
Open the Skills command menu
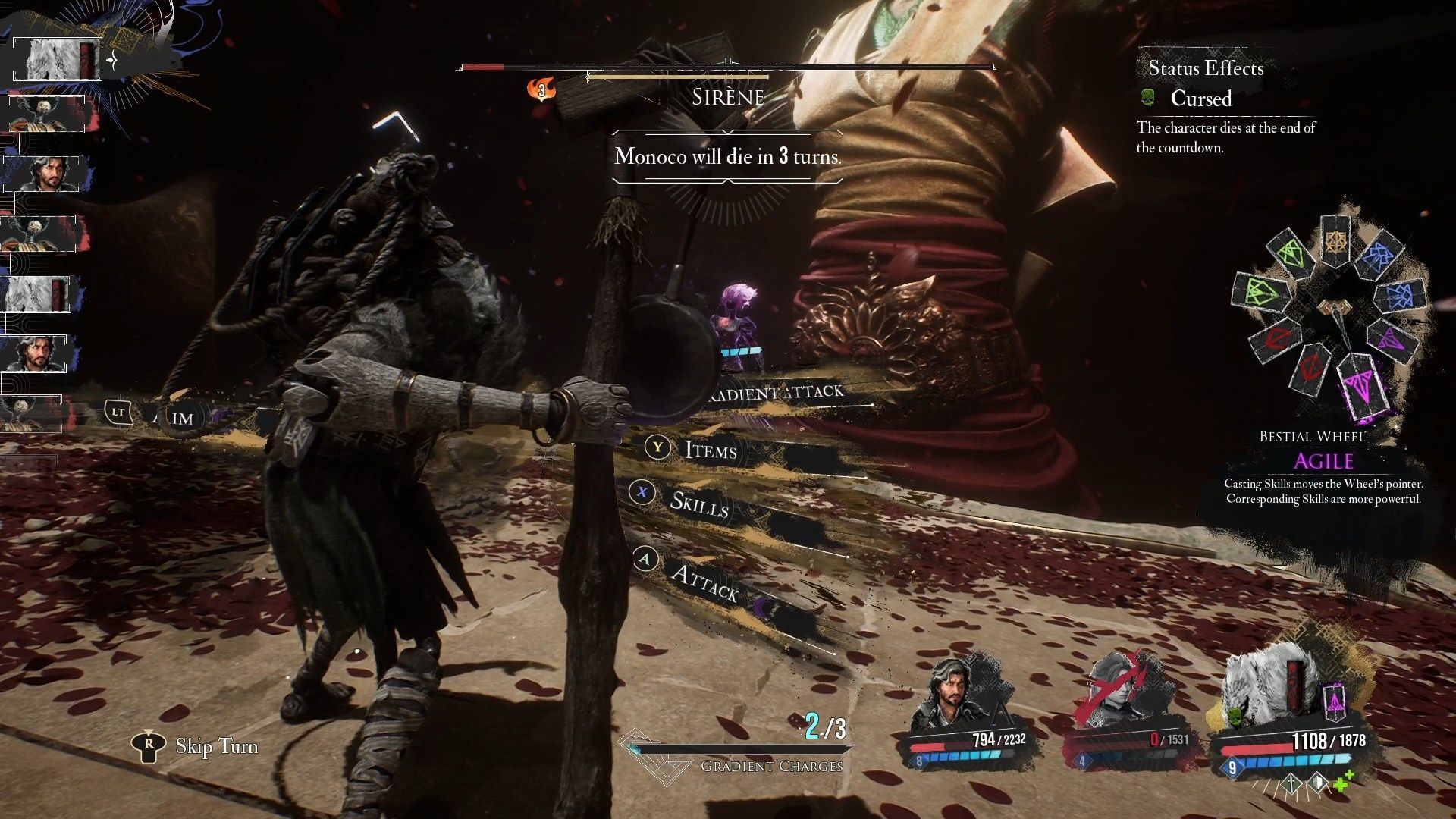698,503
